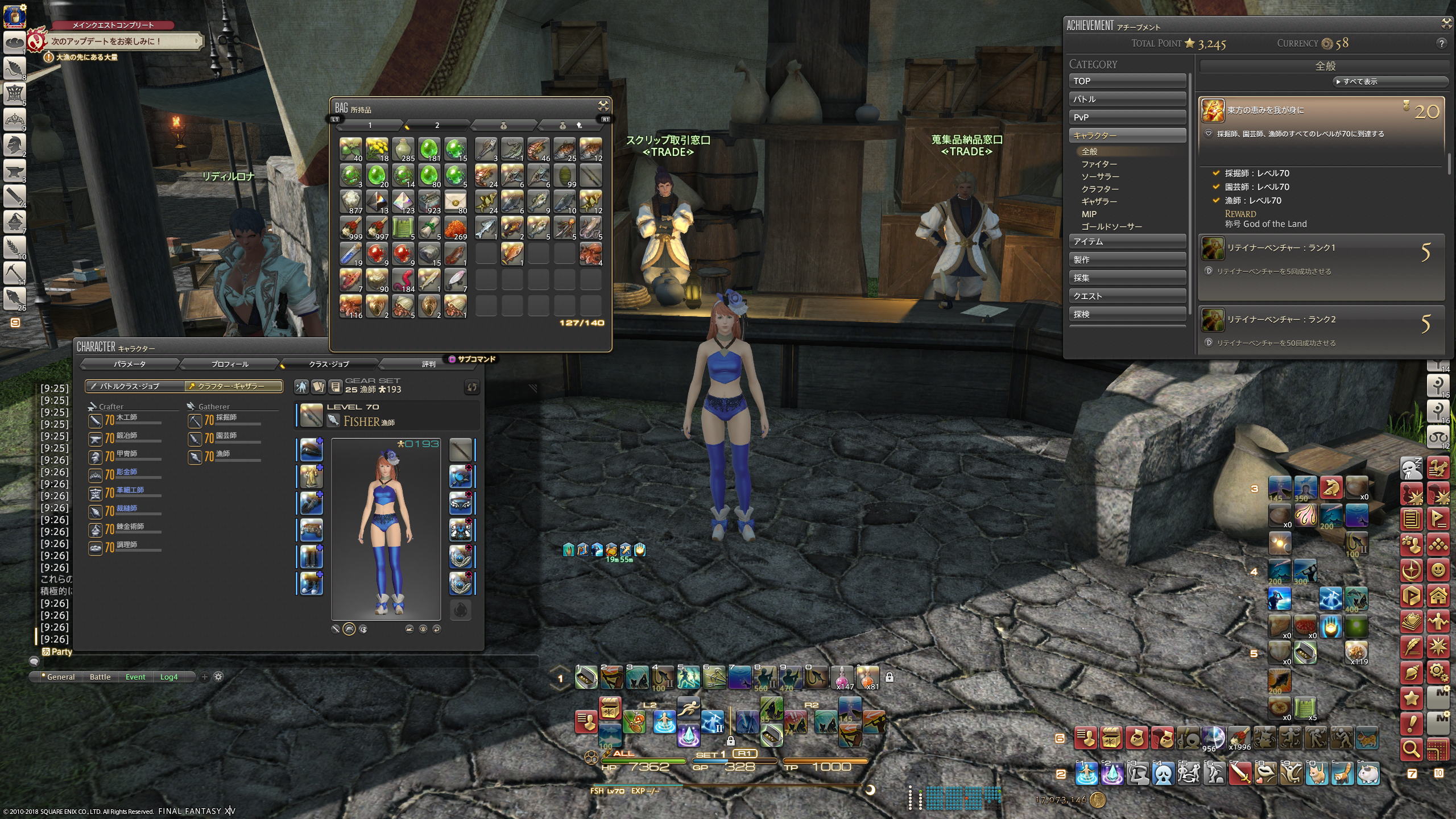Choose the アイテム achievement category
1456x819 pixels.
pyautogui.click(x=1127, y=242)
